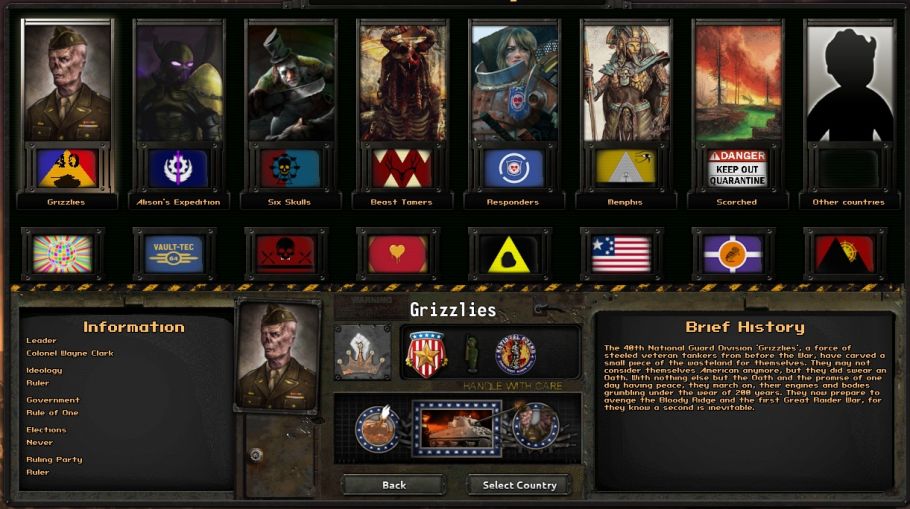The image size is (910, 509).
Task: Choose Alison's Expedition faction
Action: [x=179, y=85]
